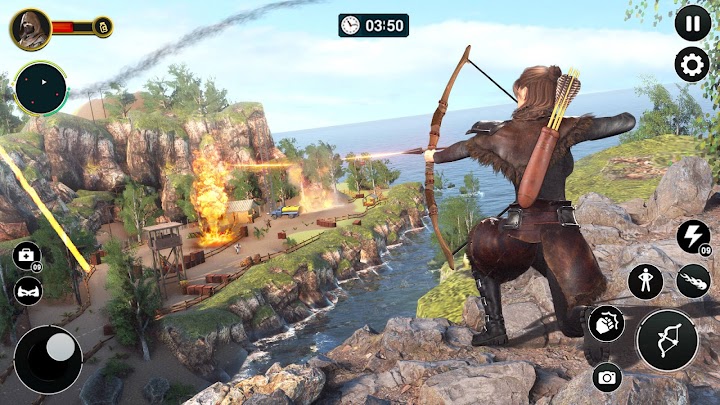Perform the fist punch melee attack
The width and height of the screenshot is (720, 405).
point(606,324)
